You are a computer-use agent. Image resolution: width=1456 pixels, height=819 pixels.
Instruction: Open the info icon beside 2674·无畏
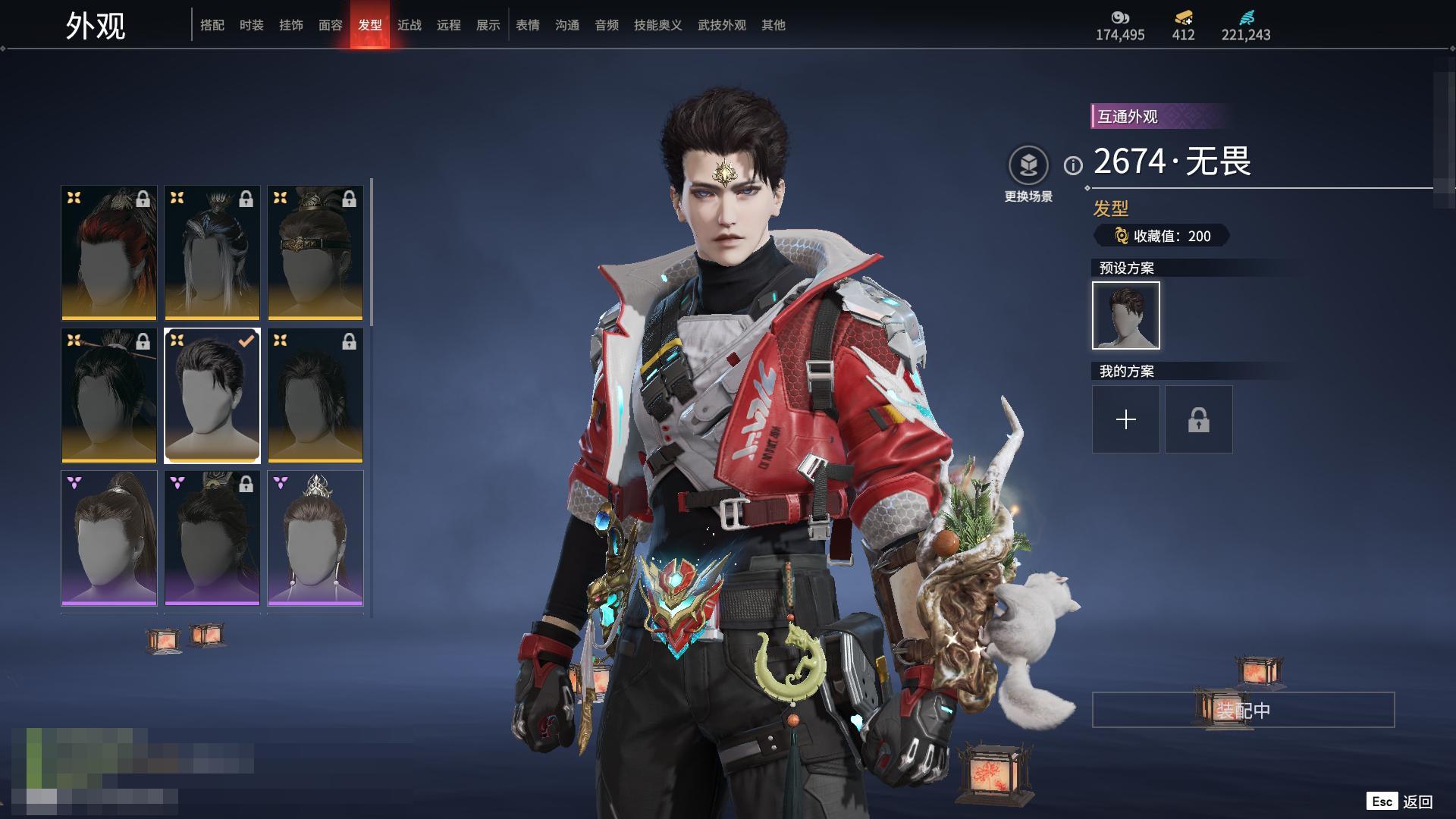(1073, 165)
